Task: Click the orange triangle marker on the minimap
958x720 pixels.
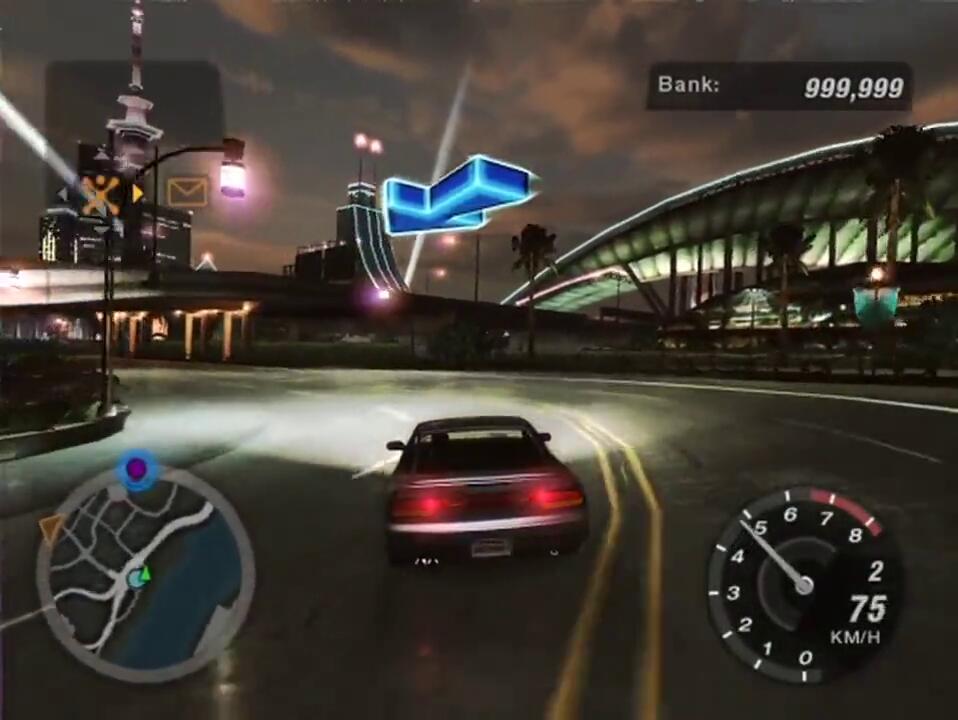Action: (x=50, y=528)
